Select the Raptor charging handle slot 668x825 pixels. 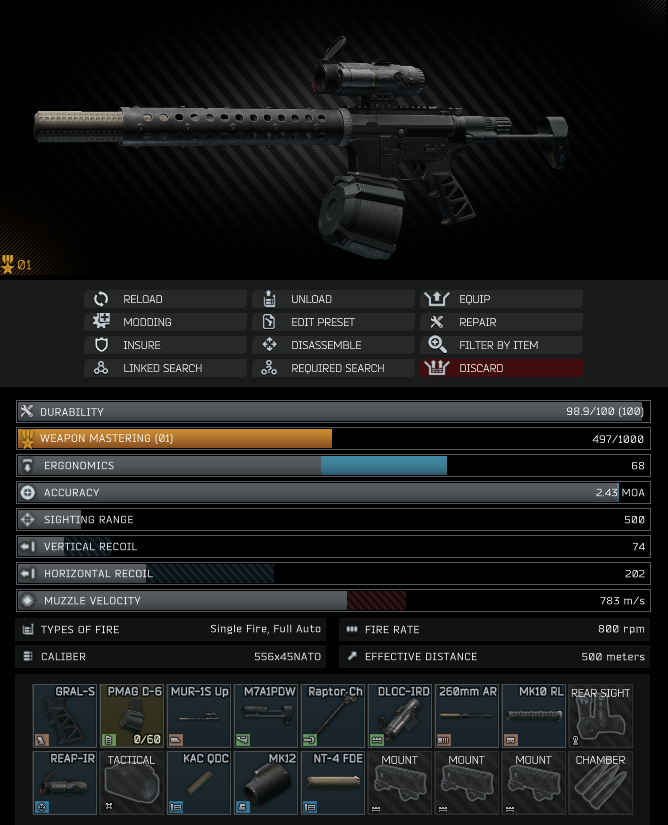tap(332, 716)
